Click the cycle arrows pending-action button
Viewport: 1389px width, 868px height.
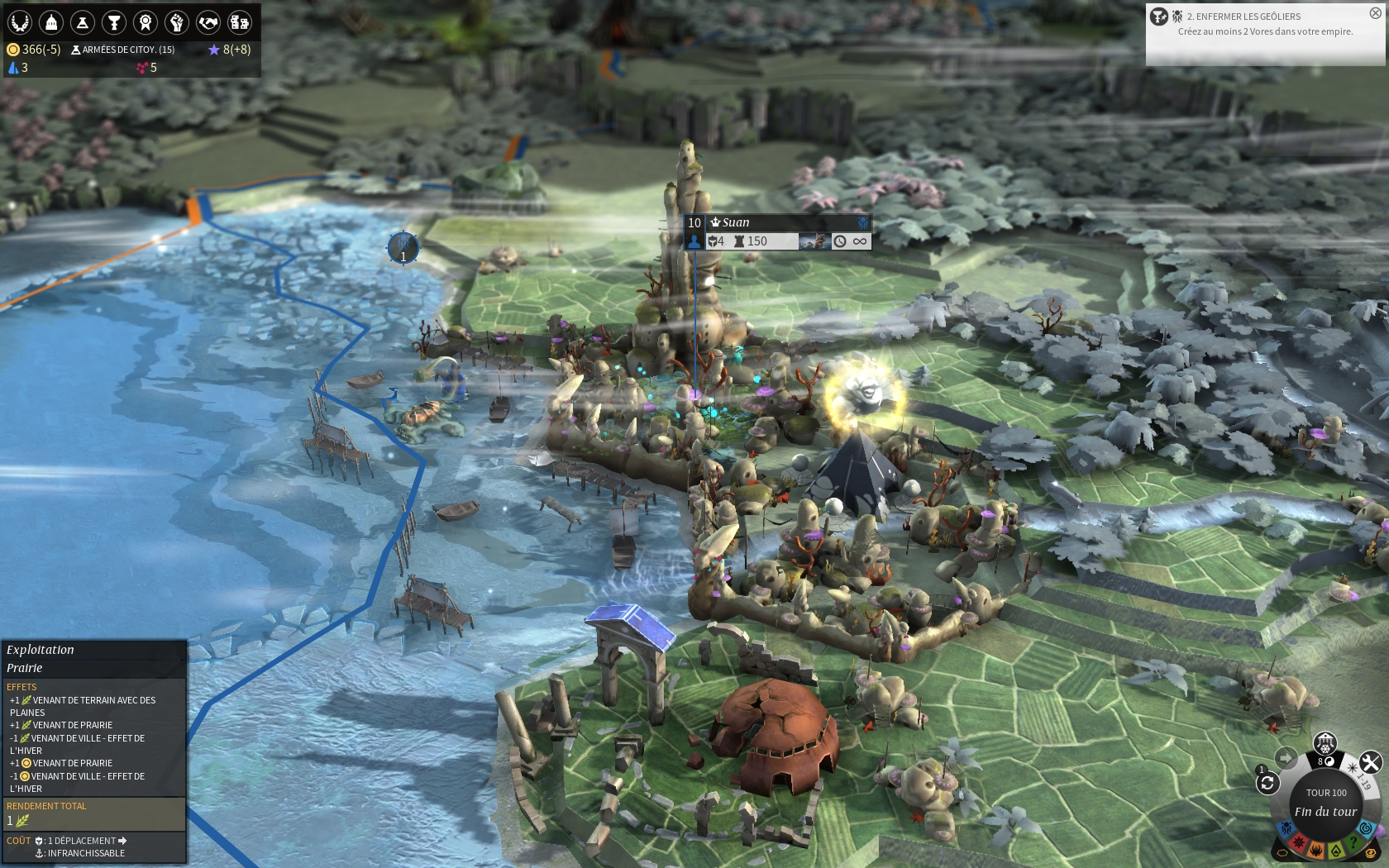(x=1267, y=783)
